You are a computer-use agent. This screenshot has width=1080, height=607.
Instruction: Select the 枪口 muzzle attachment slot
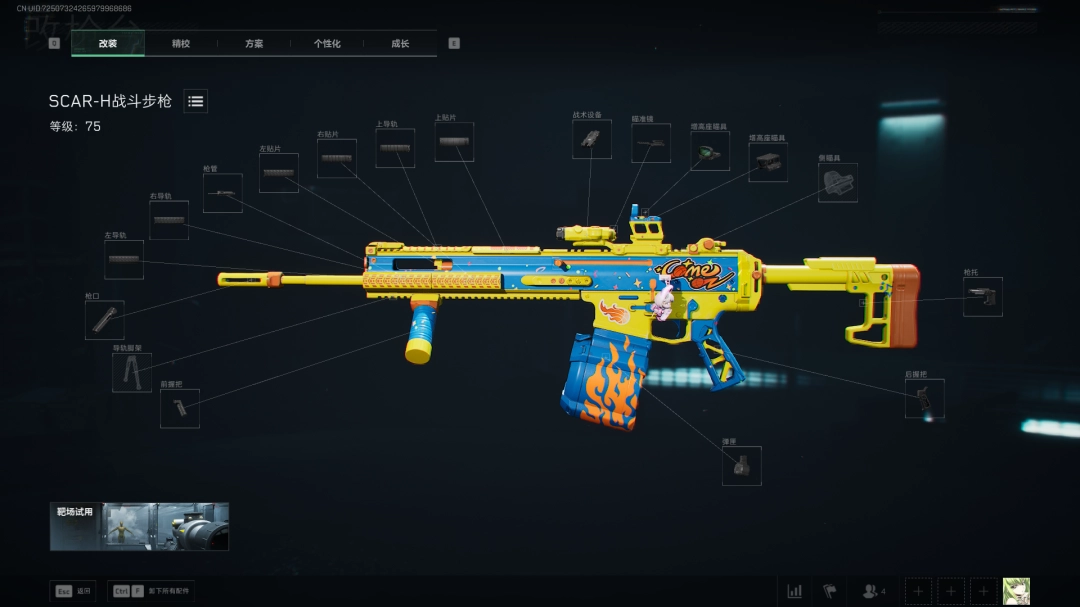tap(105, 320)
